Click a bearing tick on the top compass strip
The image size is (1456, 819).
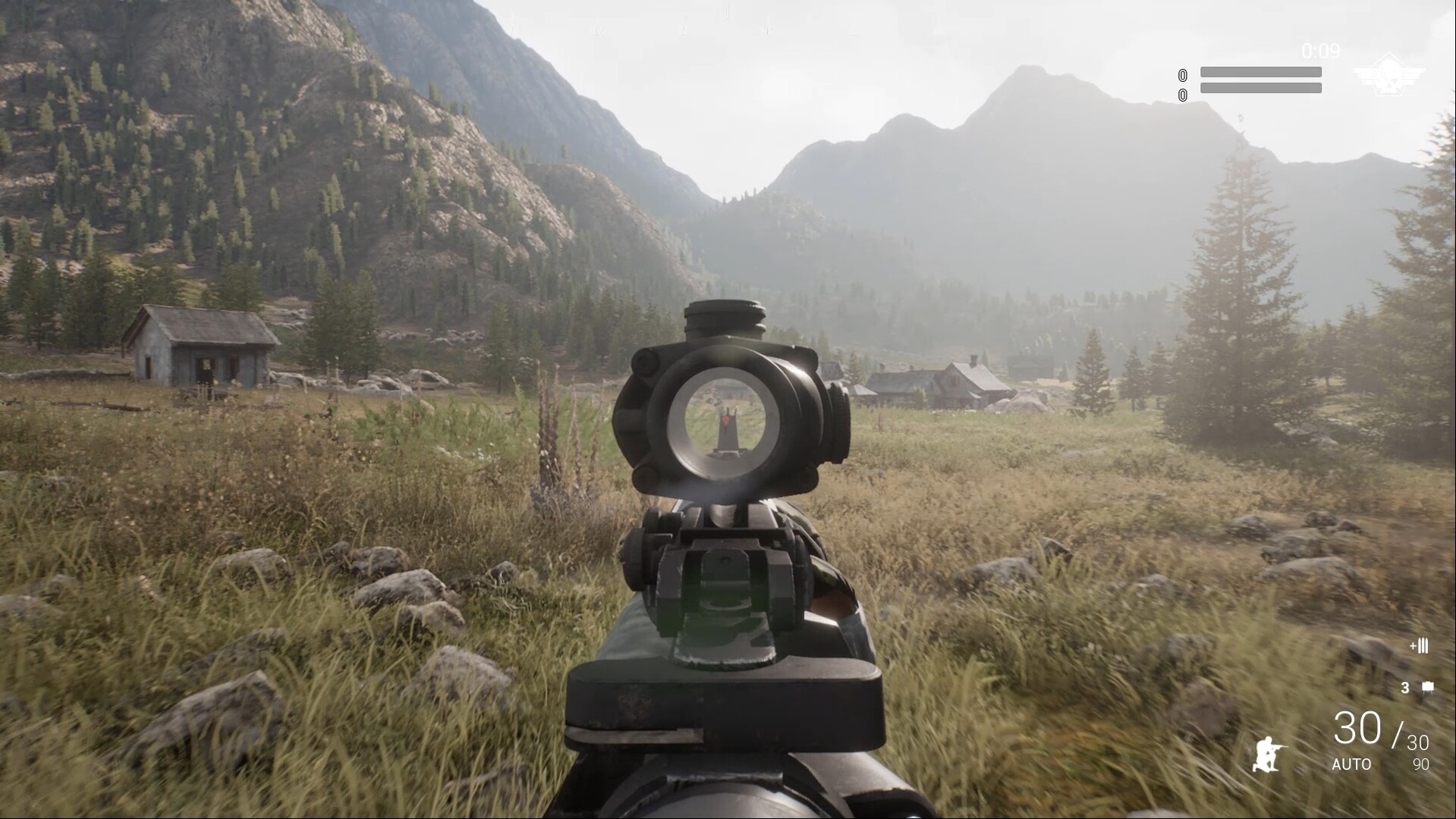(728, 11)
